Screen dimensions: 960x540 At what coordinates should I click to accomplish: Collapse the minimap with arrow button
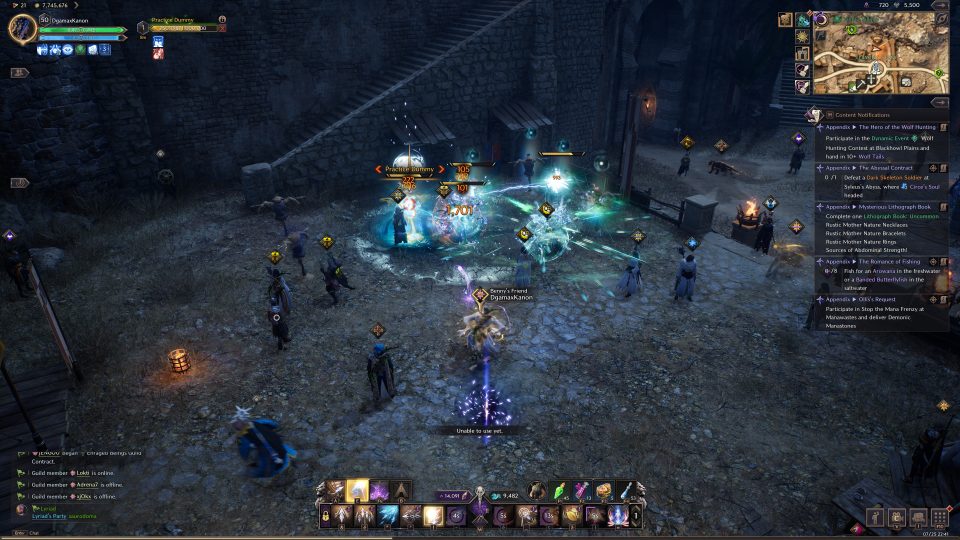(x=939, y=102)
